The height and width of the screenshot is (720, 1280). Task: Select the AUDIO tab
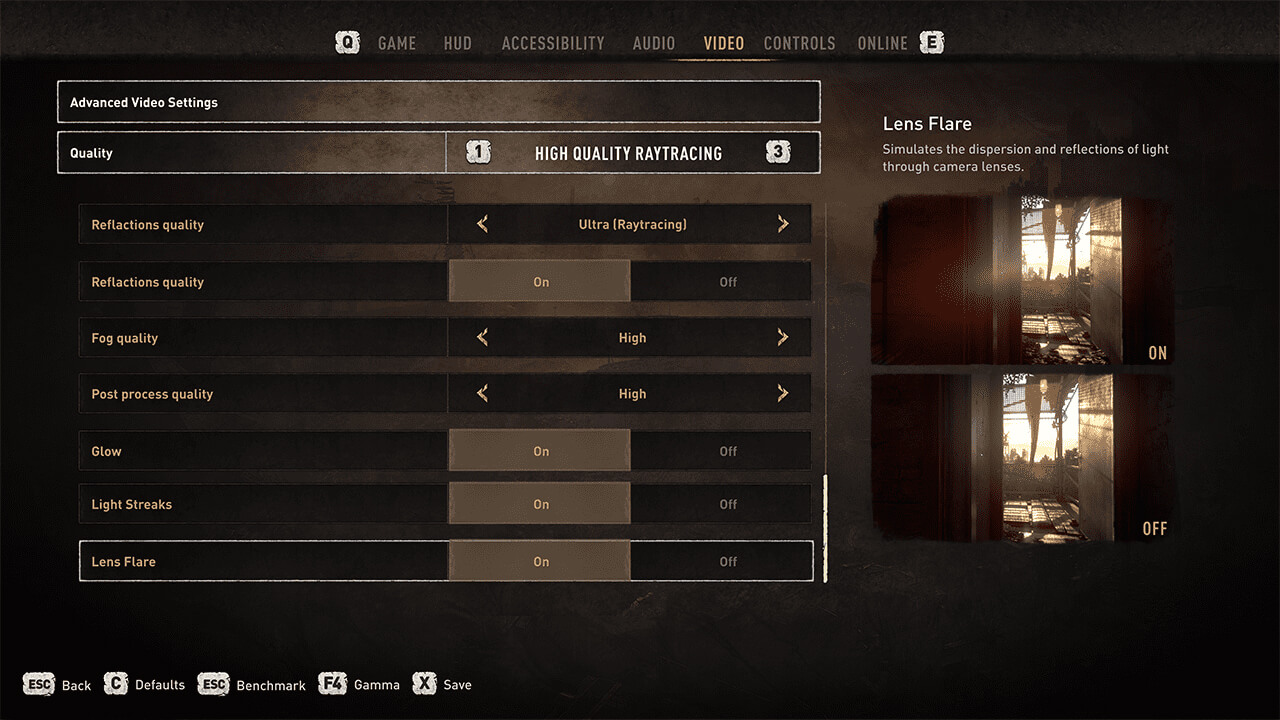click(x=654, y=43)
